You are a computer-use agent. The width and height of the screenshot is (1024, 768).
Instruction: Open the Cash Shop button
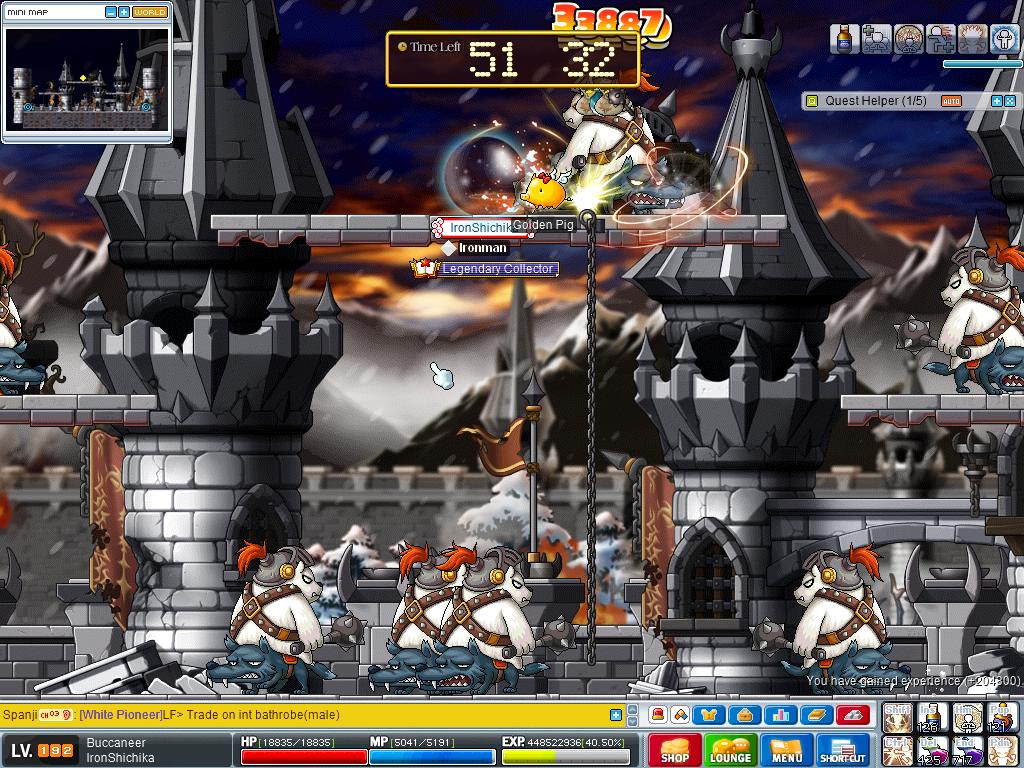coord(674,749)
